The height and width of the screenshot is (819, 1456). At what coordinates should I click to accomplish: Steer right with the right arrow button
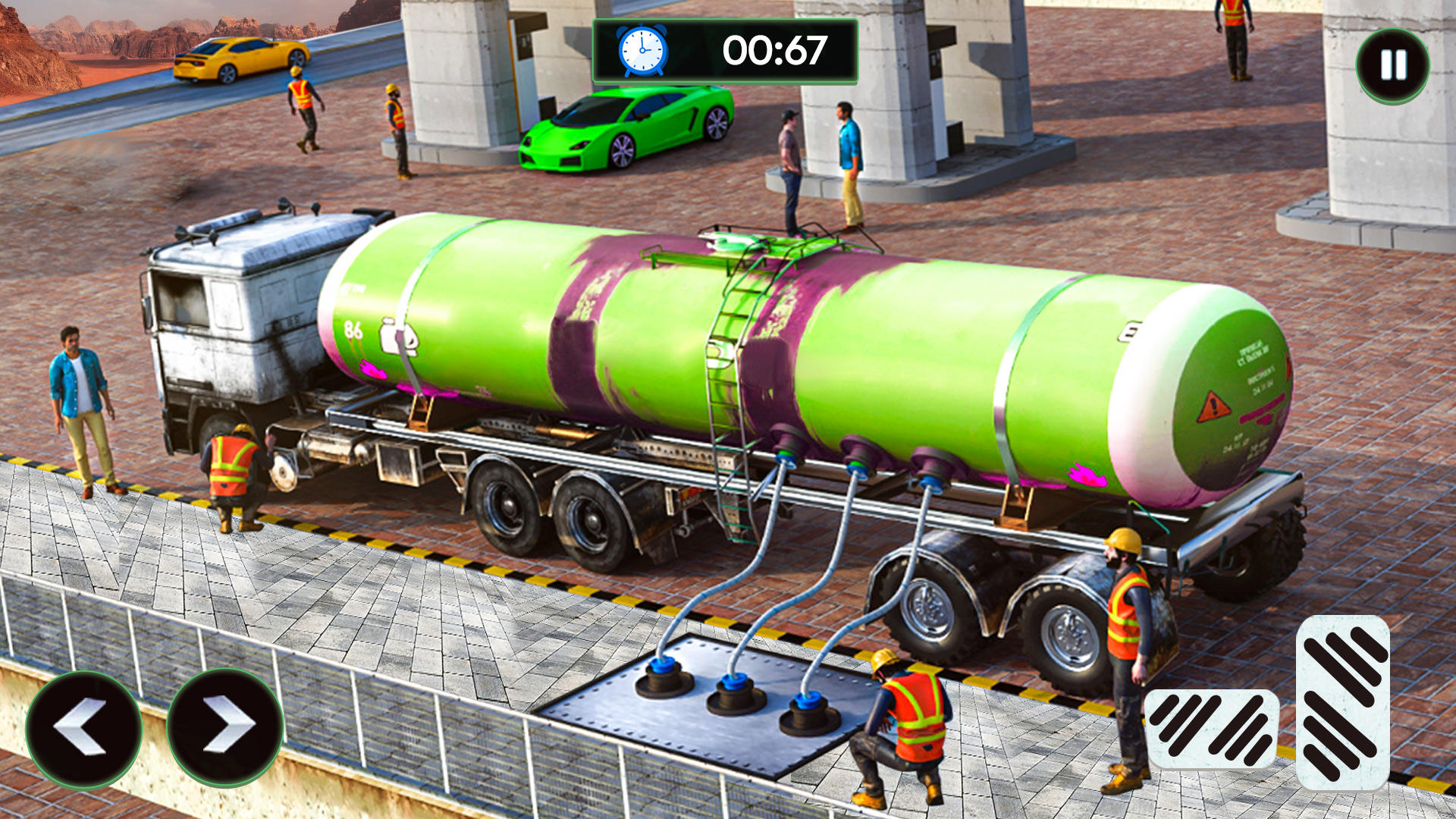(224, 726)
